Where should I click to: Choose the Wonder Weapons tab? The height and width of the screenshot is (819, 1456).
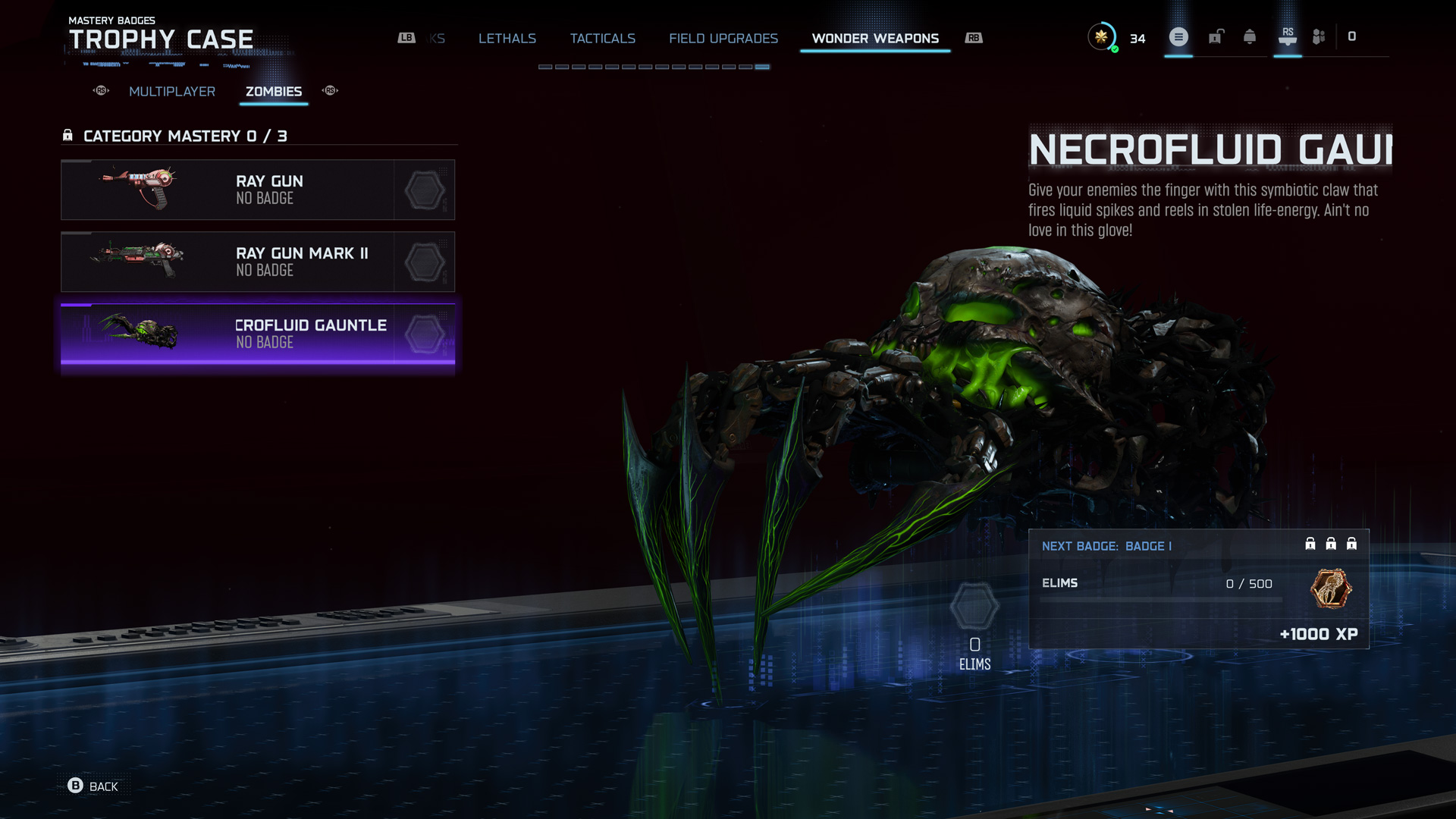[875, 39]
